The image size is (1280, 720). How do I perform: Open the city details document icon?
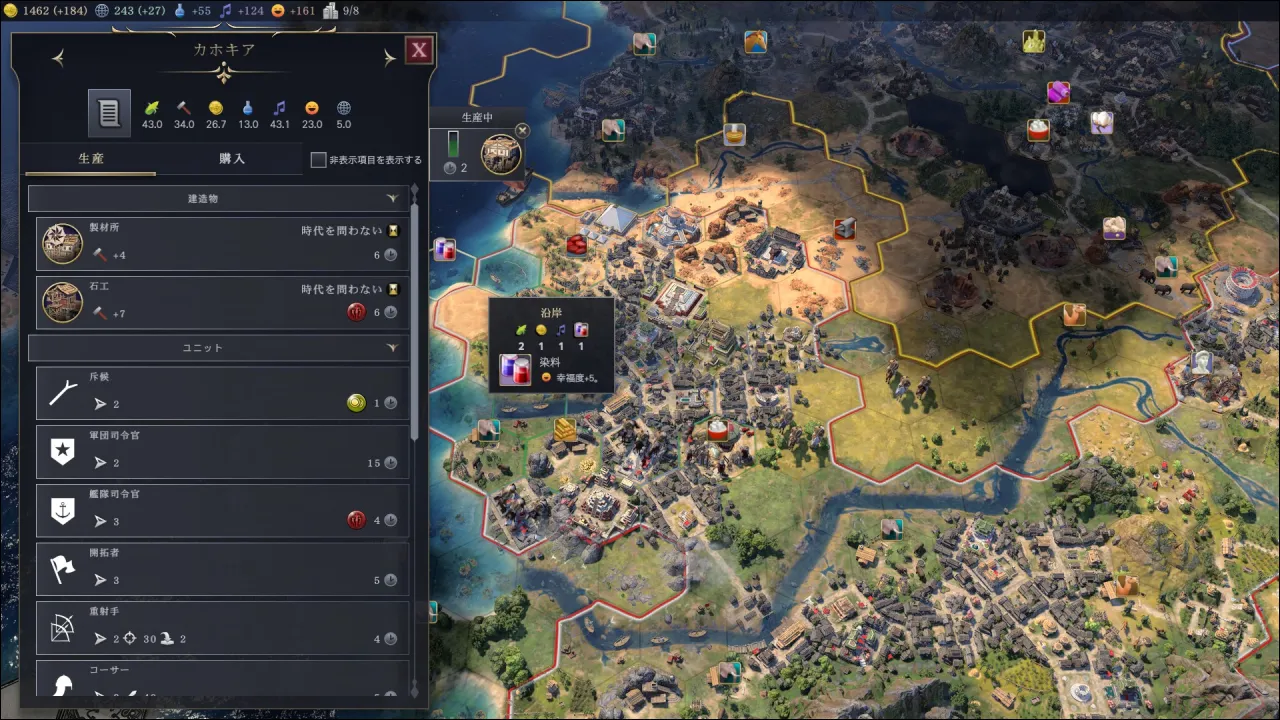[109, 113]
